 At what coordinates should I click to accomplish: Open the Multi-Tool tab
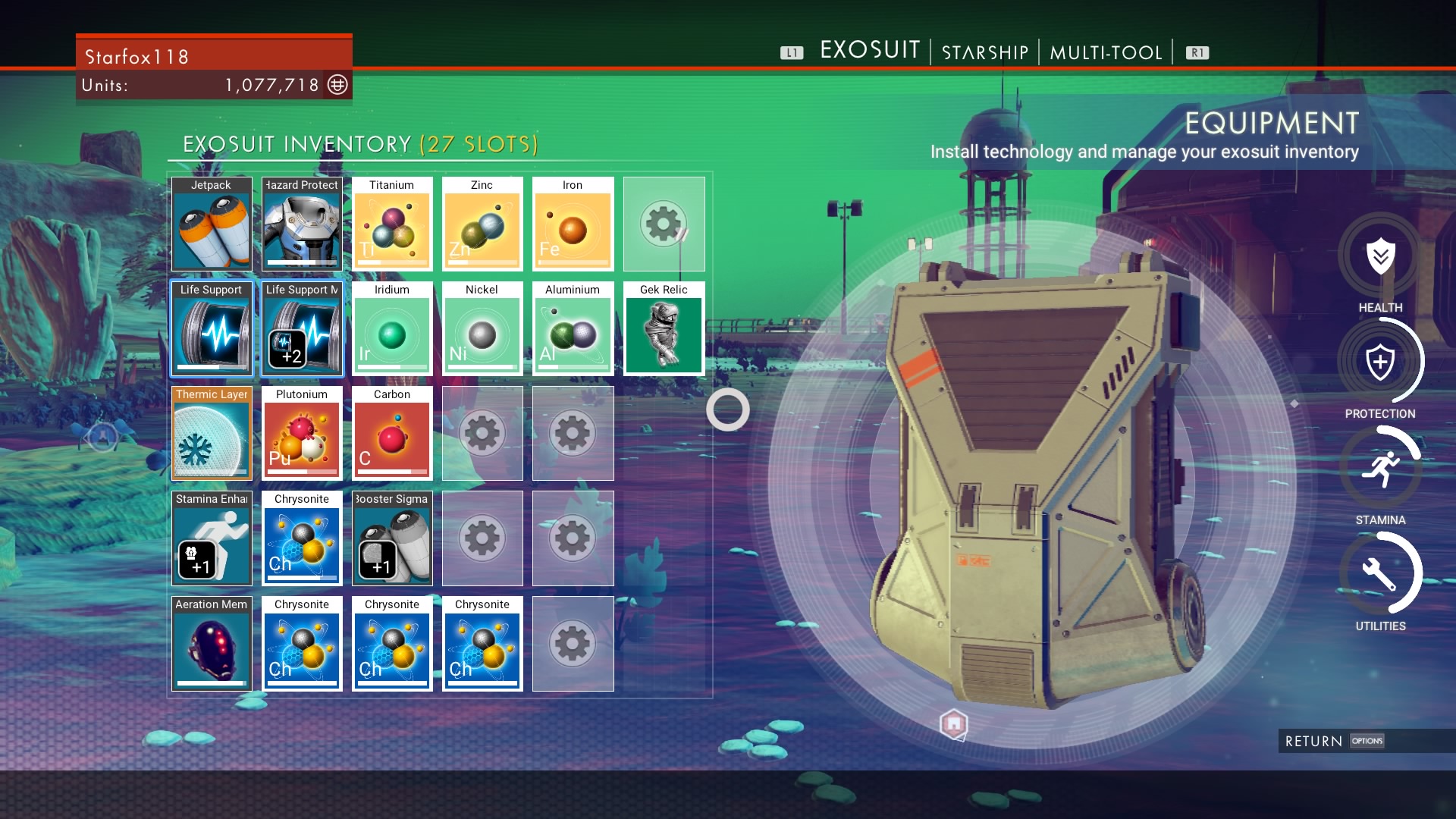coord(1106,52)
